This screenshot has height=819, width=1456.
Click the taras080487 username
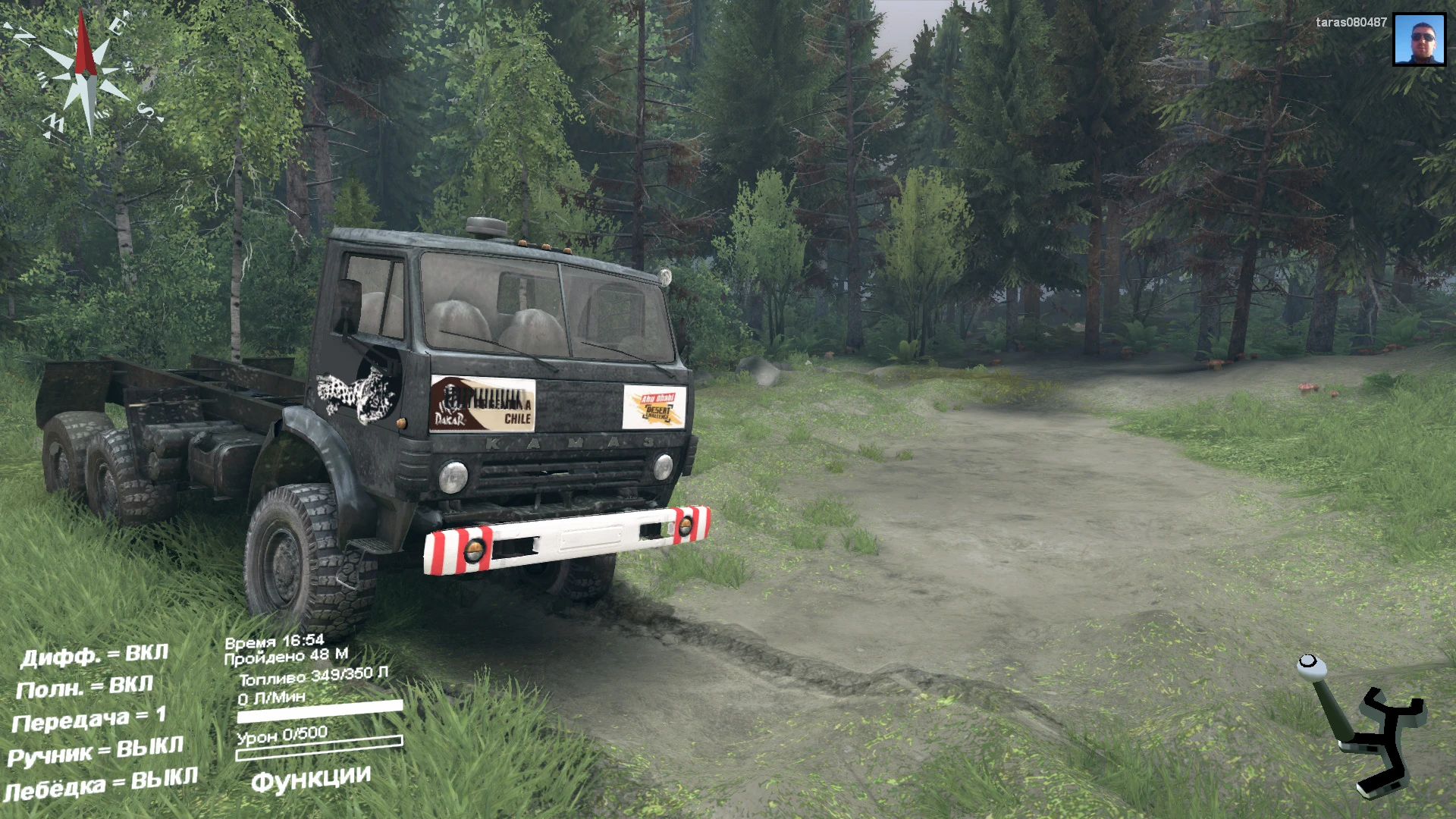pos(1351,22)
